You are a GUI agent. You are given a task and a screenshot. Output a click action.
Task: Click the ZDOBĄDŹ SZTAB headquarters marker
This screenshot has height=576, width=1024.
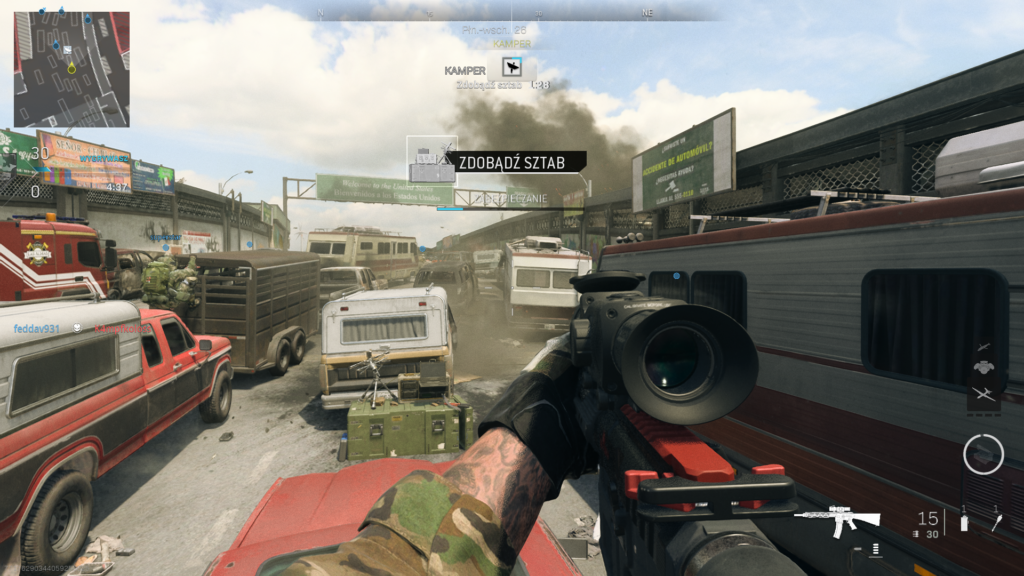coord(431,159)
